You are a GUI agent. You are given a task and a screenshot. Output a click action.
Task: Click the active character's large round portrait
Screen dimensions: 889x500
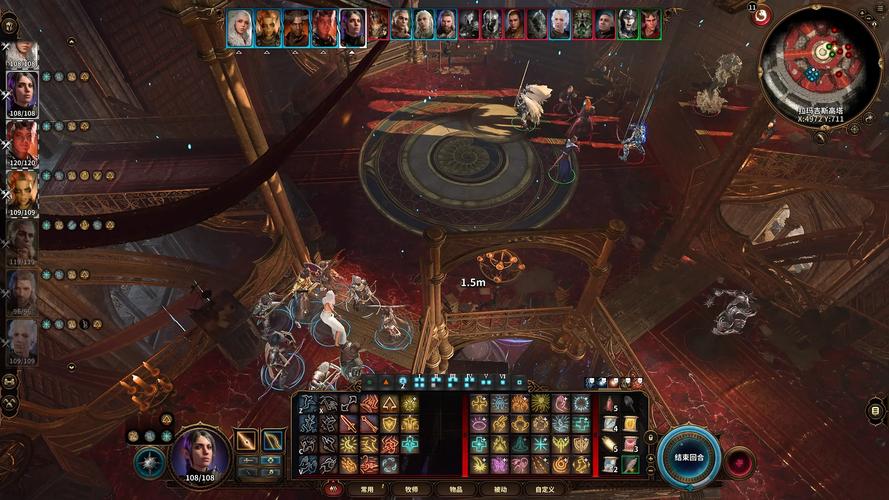click(202, 453)
